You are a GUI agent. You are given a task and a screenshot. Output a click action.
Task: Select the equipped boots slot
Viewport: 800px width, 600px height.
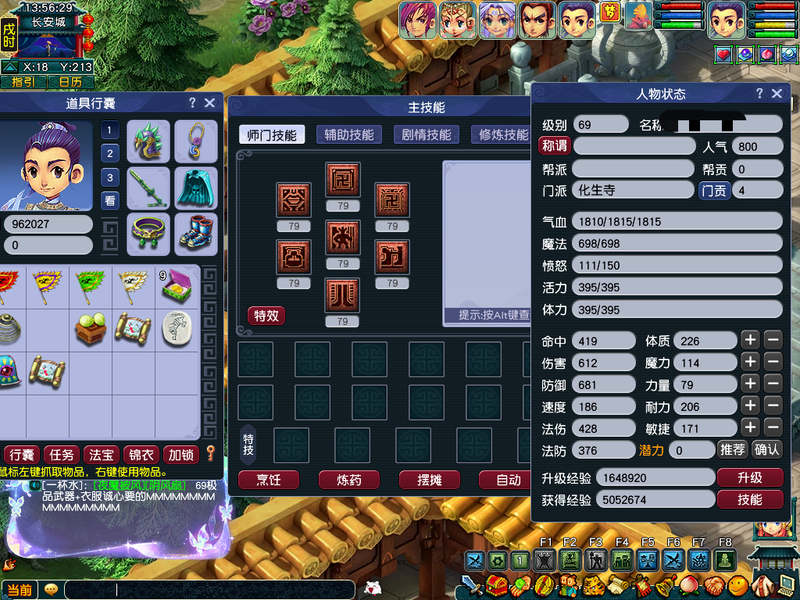196,233
